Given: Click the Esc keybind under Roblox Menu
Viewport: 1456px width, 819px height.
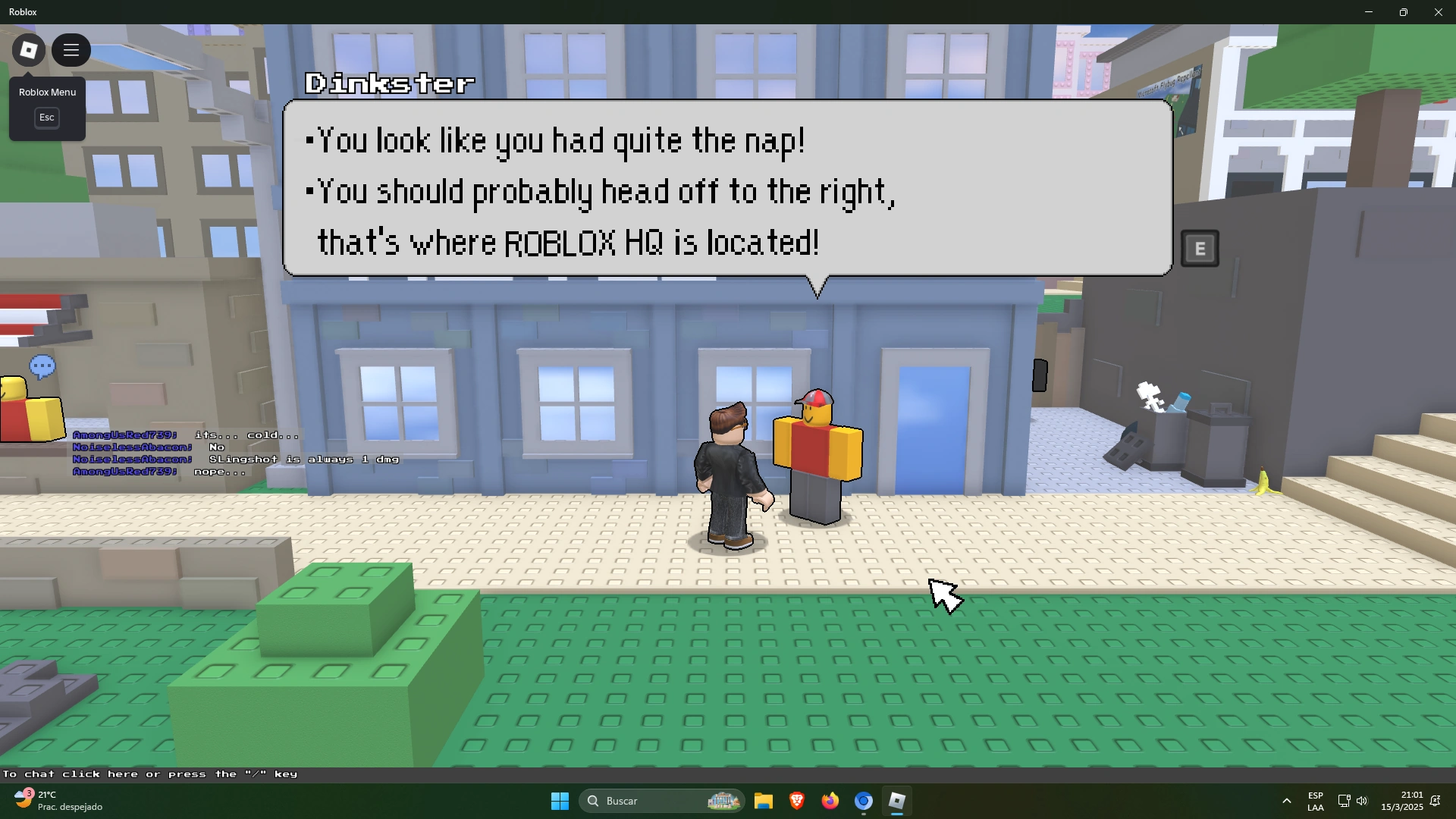Looking at the screenshot, I should point(46,118).
